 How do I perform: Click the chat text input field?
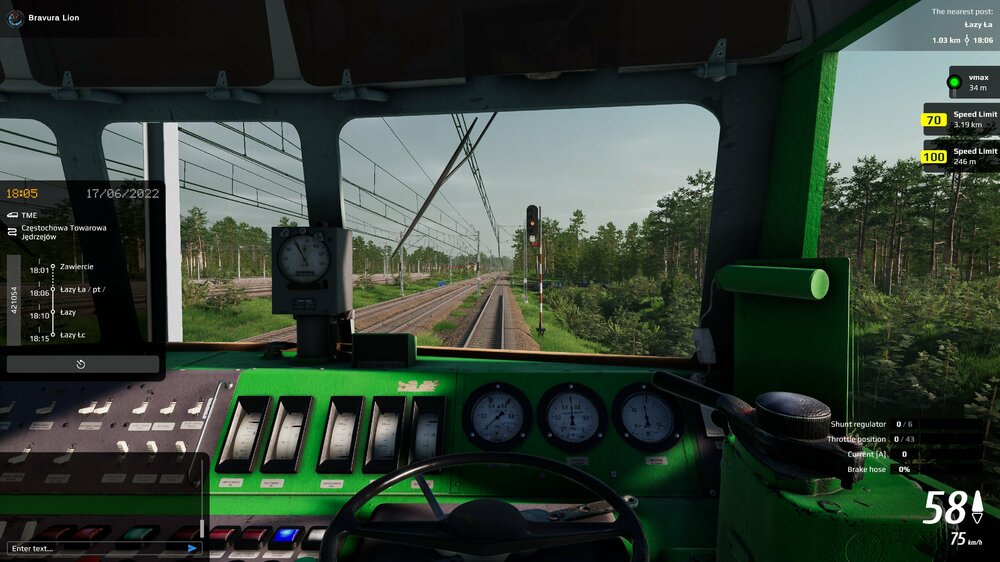[95, 548]
